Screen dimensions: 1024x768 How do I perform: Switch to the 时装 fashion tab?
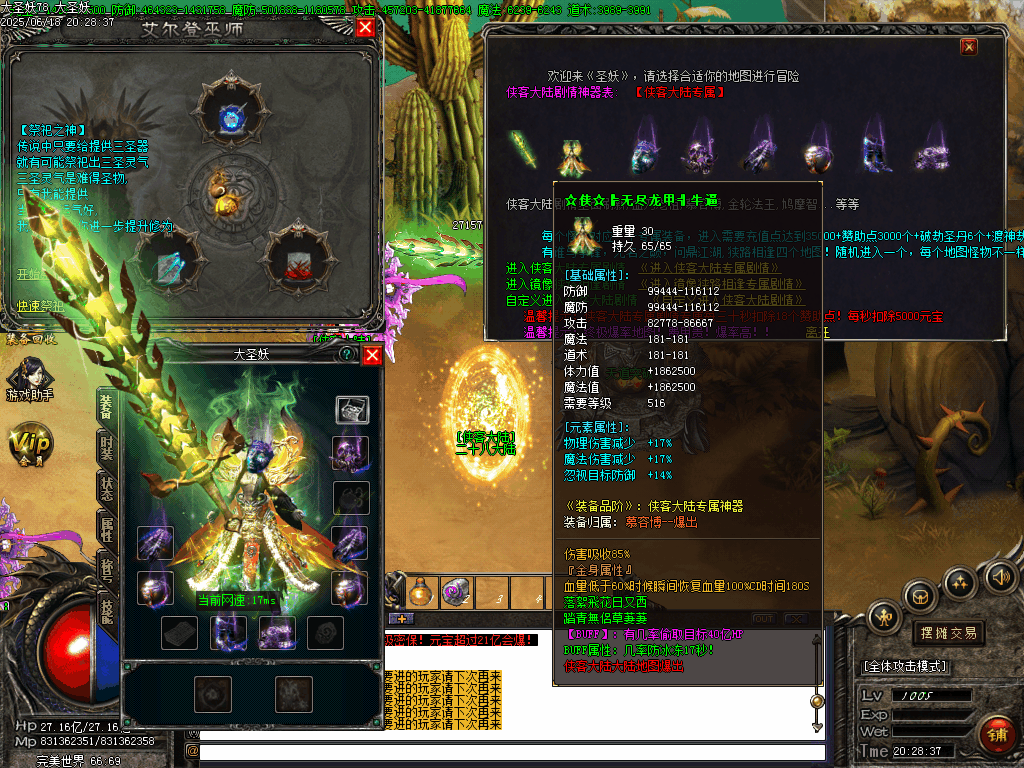[106, 448]
